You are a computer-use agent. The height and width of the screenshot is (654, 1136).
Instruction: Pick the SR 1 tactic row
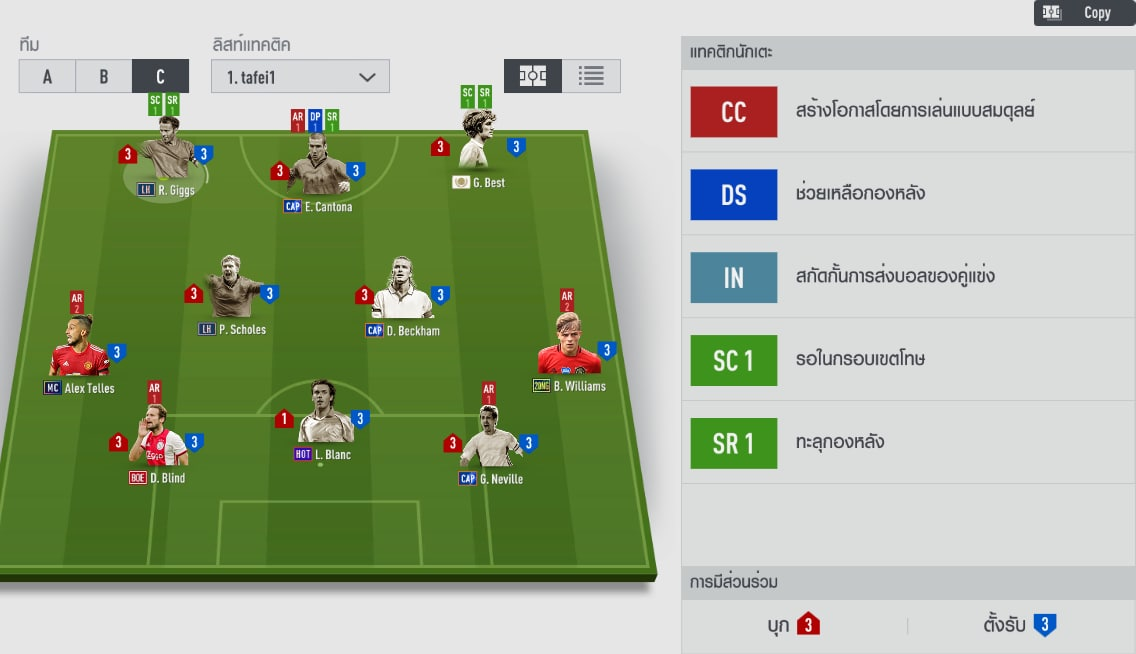click(908, 443)
